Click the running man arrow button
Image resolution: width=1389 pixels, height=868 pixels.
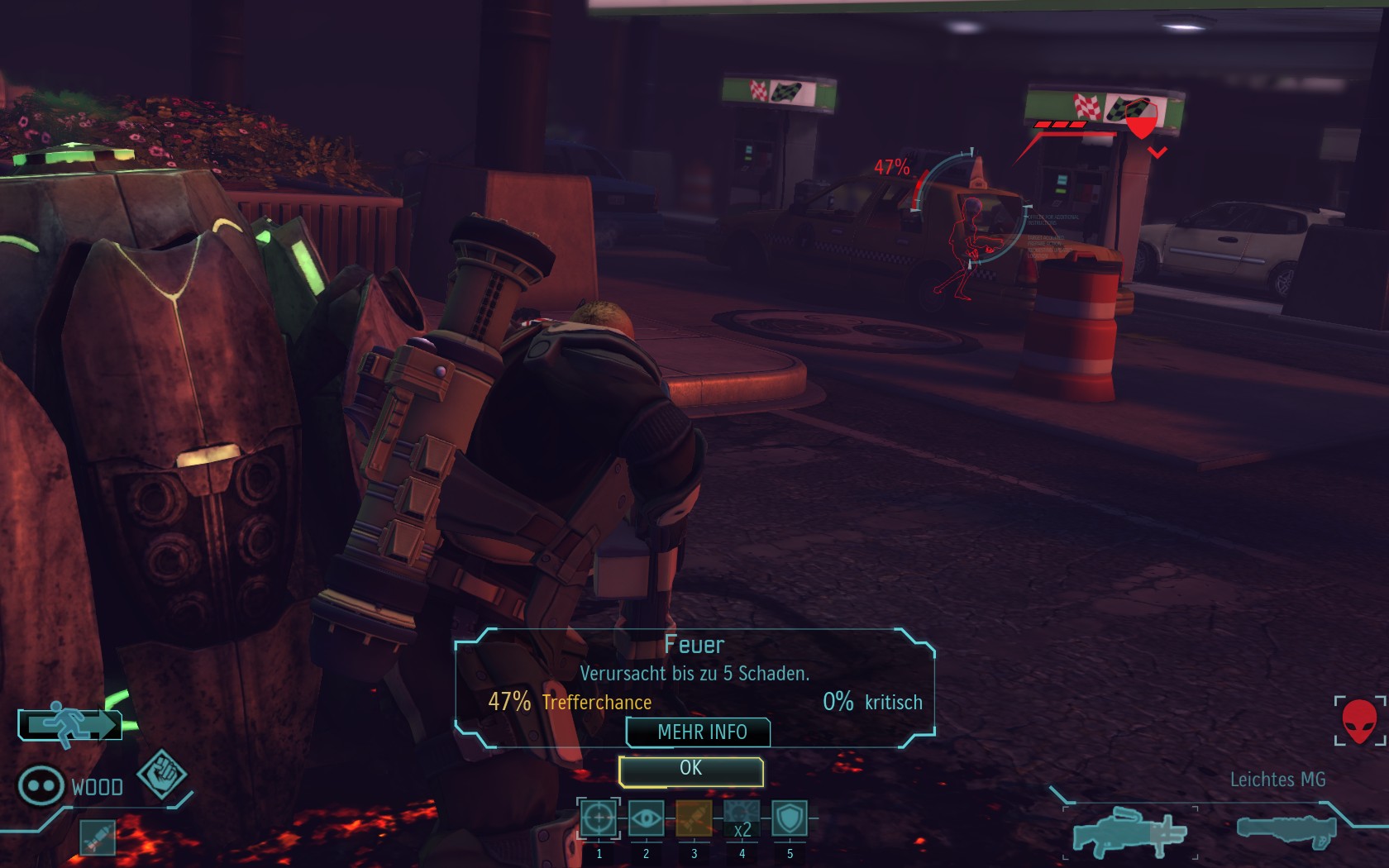tap(71, 724)
